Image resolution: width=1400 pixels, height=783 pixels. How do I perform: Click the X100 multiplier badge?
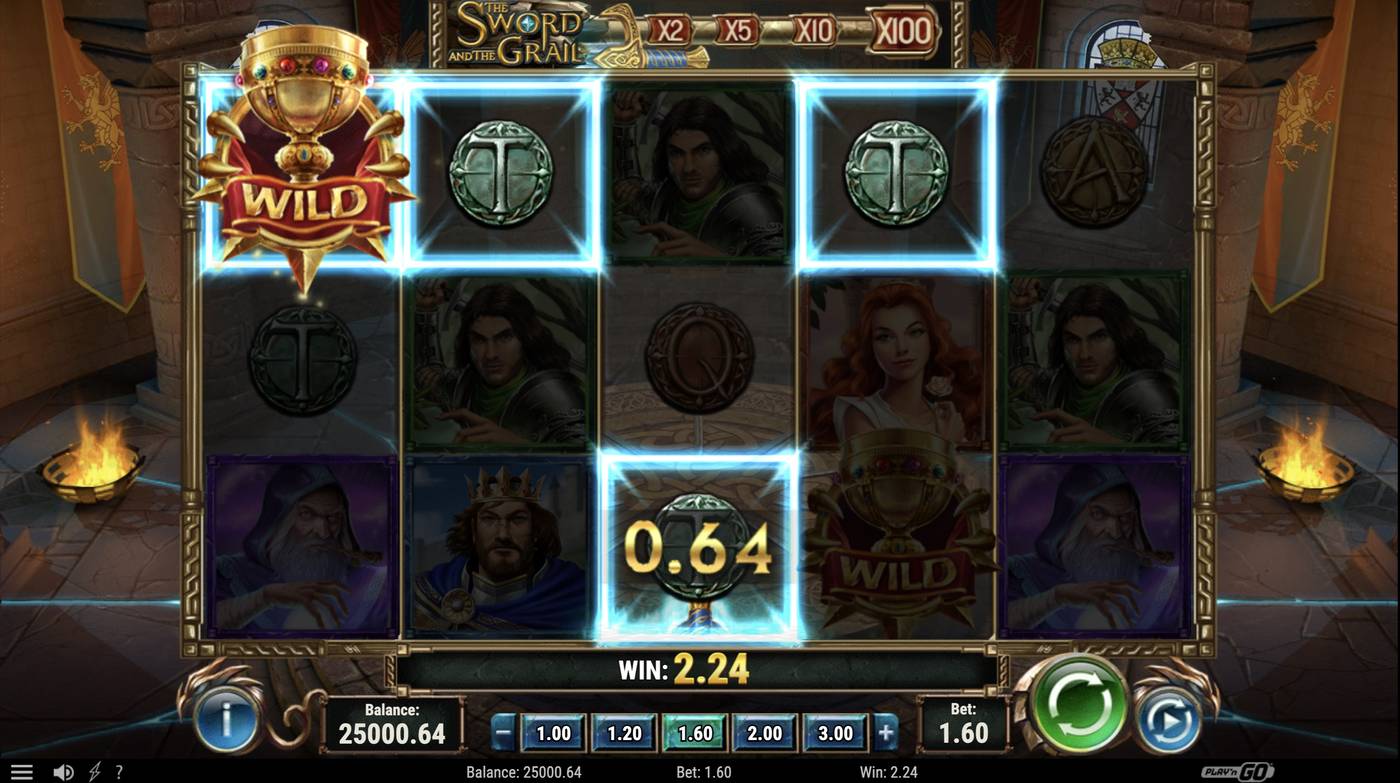[903, 31]
